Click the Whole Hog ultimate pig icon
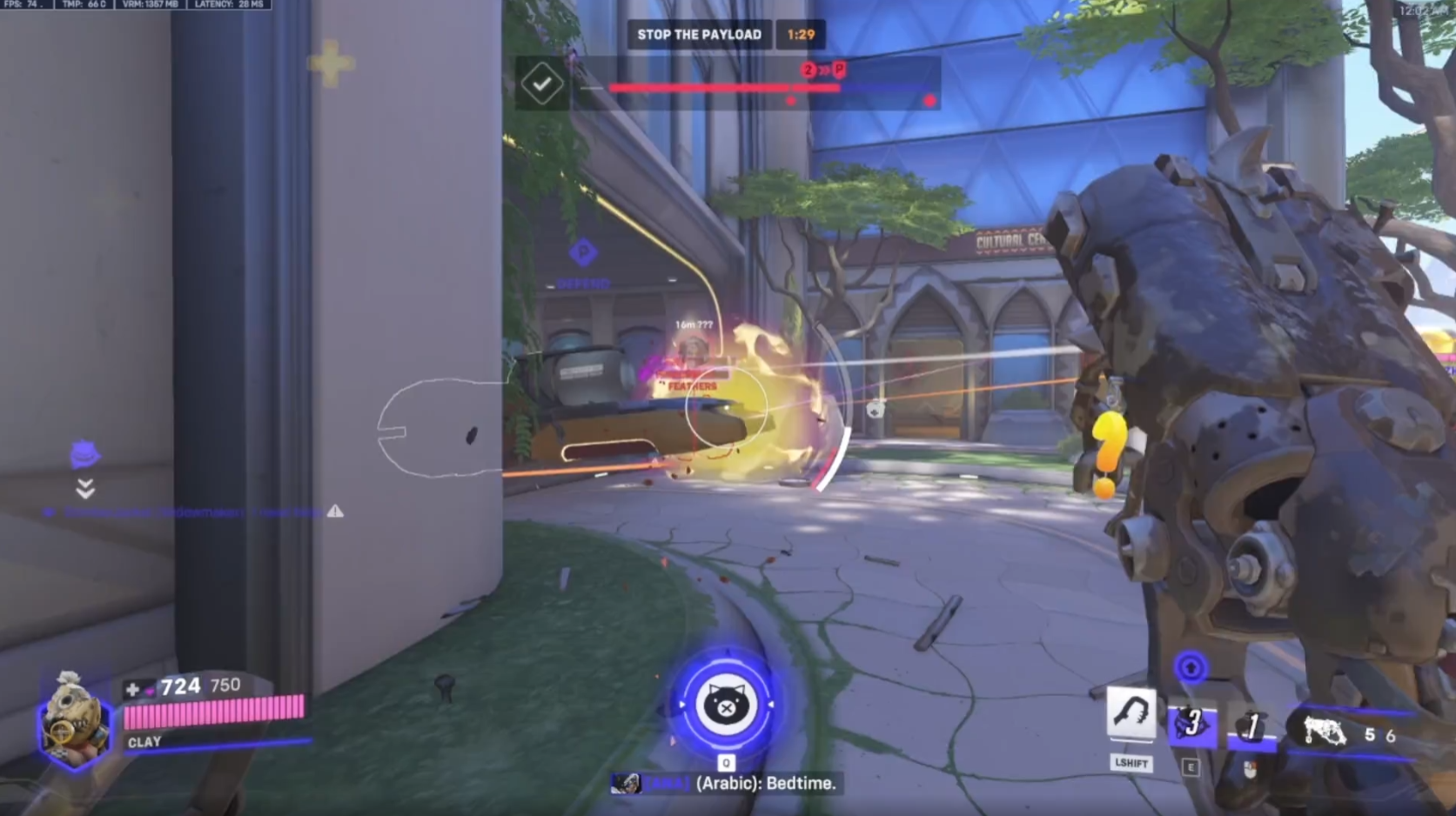 [728, 706]
